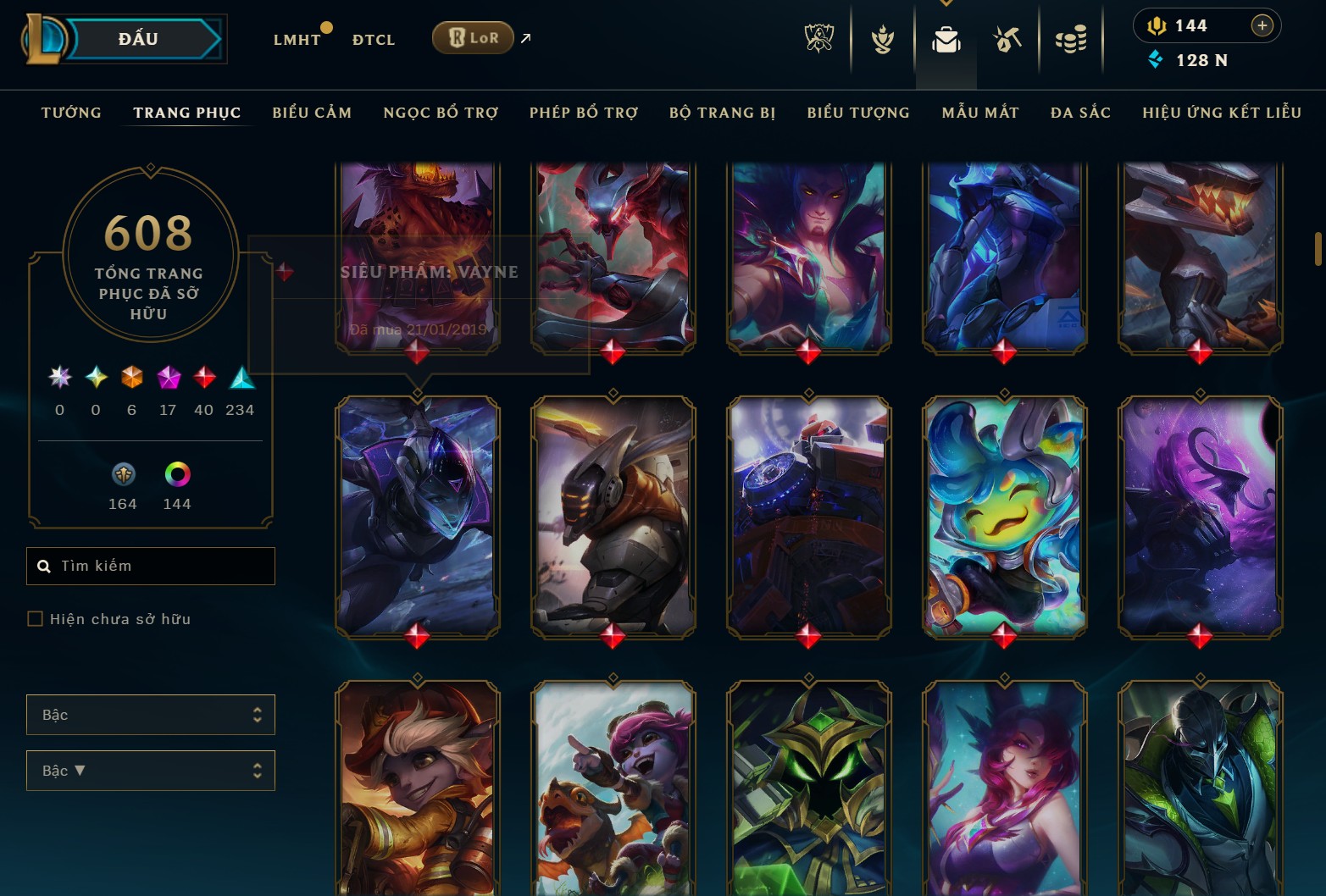Open the Esports trophy icon

[x=818, y=38]
